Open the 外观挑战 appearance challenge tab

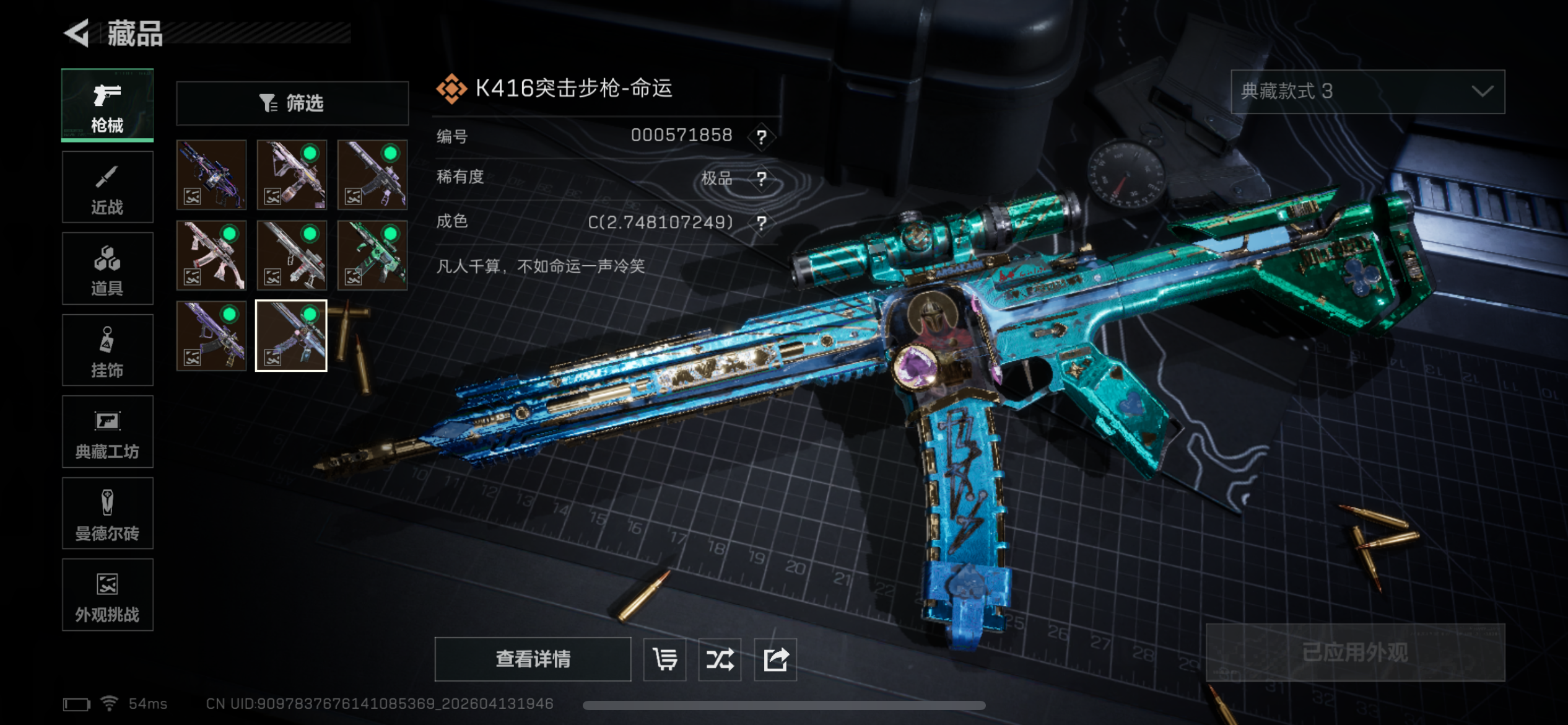[x=107, y=595]
